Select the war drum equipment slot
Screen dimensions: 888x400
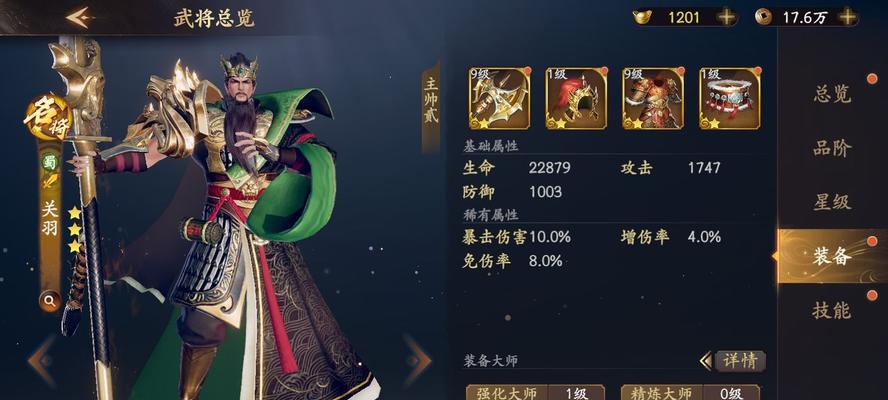(x=729, y=98)
